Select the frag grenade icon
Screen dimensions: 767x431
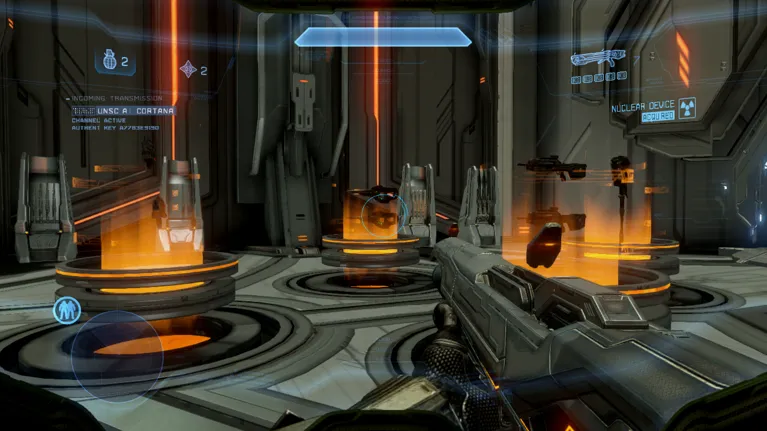tap(107, 62)
